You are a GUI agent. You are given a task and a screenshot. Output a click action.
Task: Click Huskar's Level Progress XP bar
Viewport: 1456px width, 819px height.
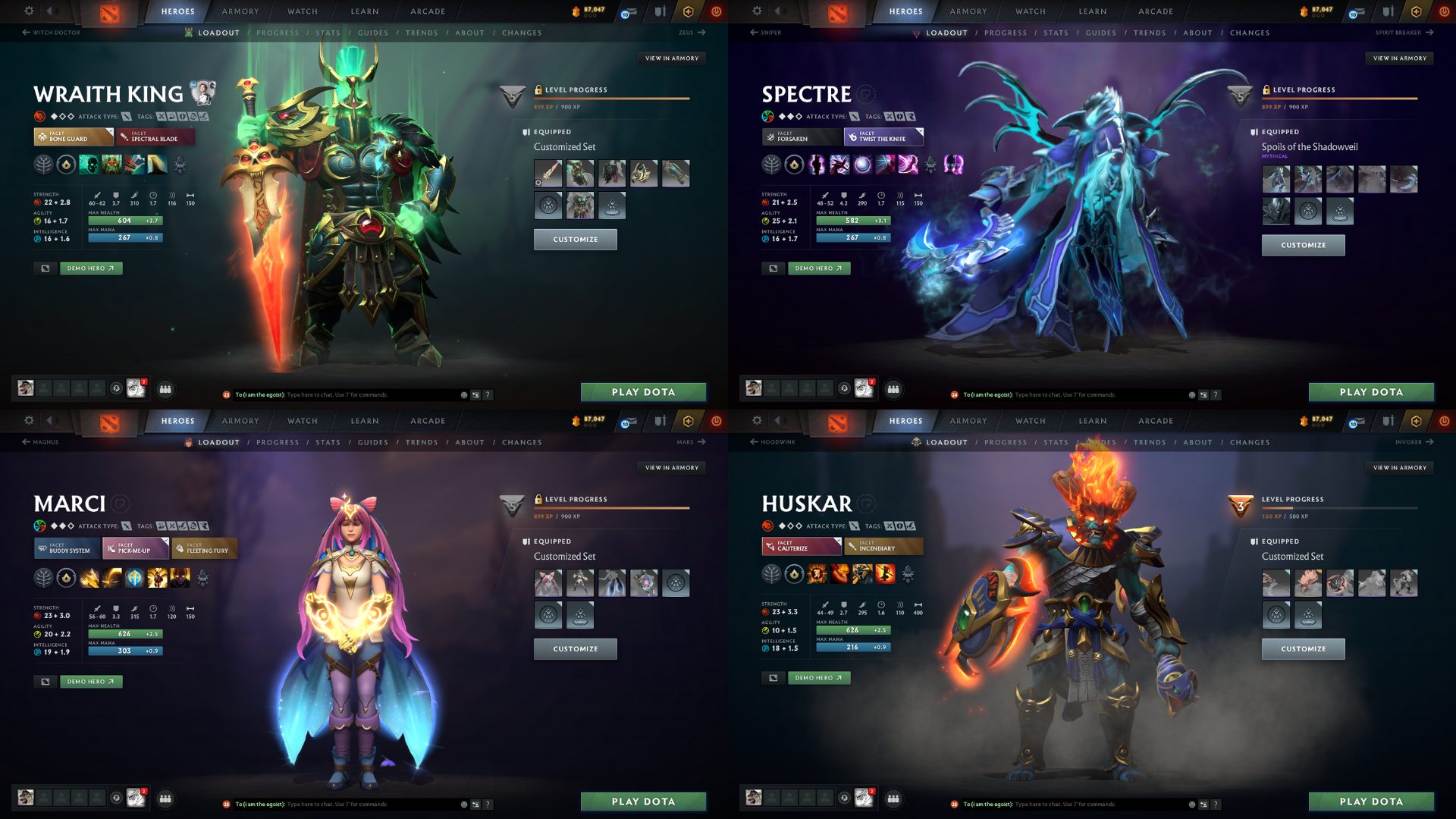click(1342, 510)
